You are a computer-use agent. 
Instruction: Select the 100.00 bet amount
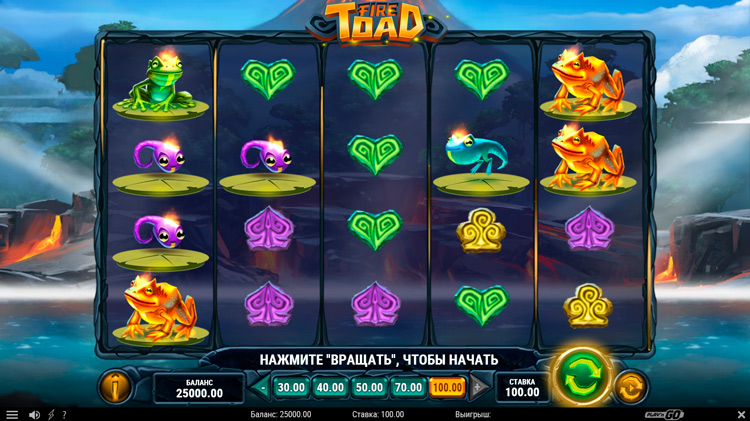[447, 387]
